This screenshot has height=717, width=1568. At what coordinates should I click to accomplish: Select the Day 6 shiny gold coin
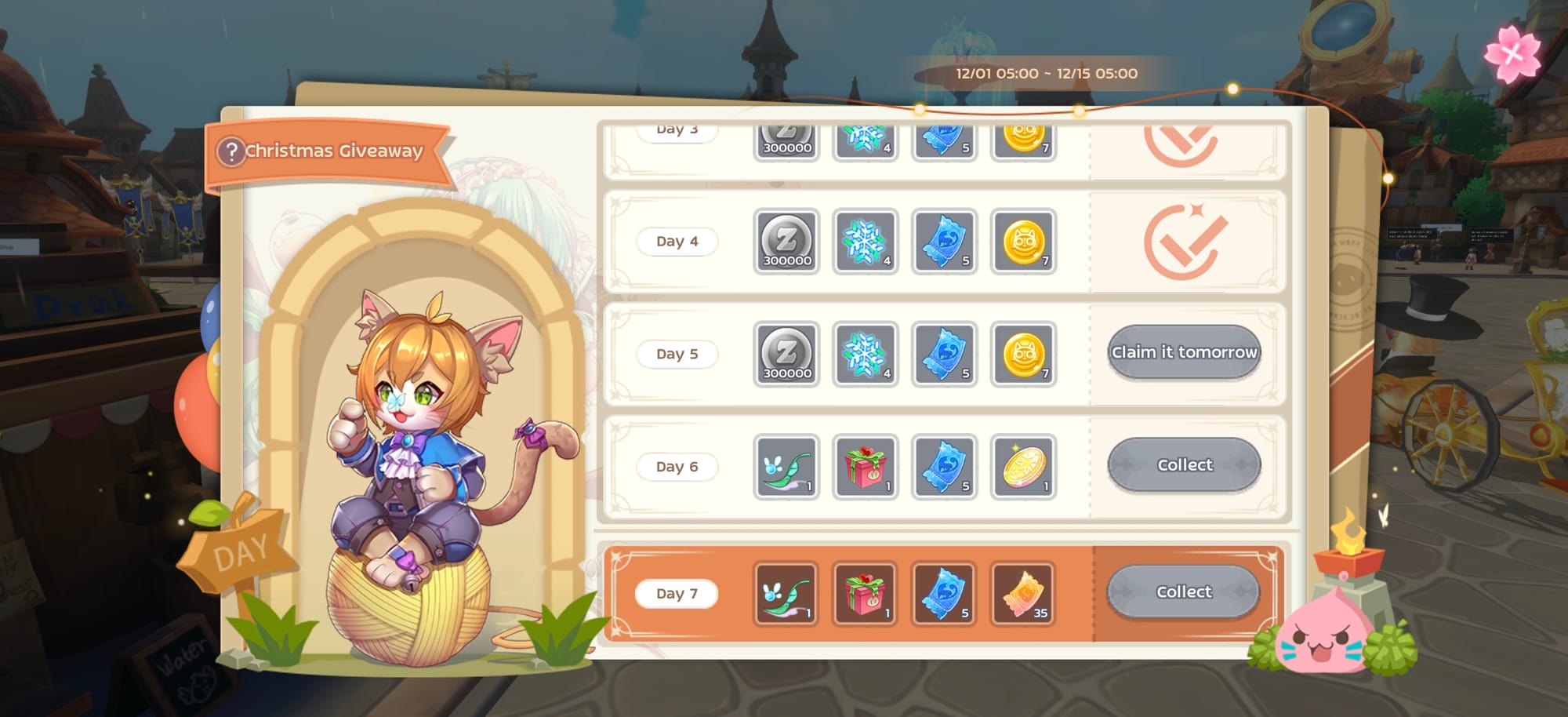(x=1023, y=467)
